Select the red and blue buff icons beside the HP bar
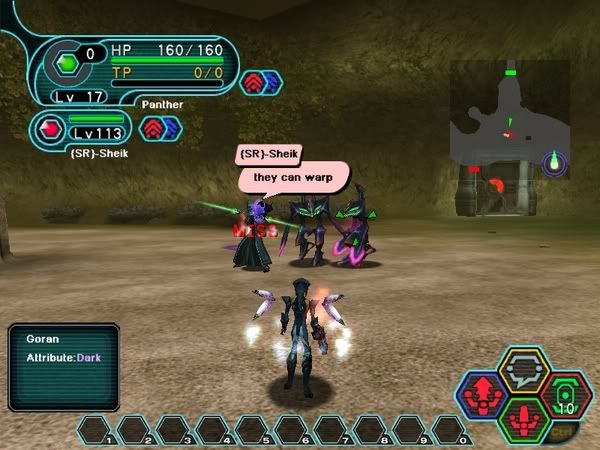The height and width of the screenshot is (450, 600). click(x=261, y=83)
